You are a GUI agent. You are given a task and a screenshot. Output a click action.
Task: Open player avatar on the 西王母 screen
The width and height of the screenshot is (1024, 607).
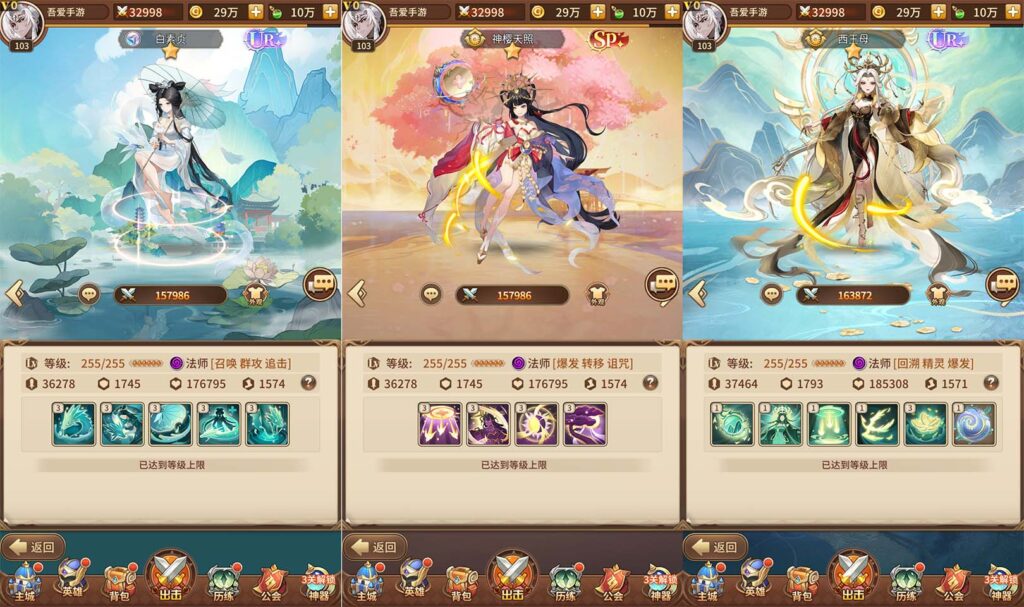[703, 22]
